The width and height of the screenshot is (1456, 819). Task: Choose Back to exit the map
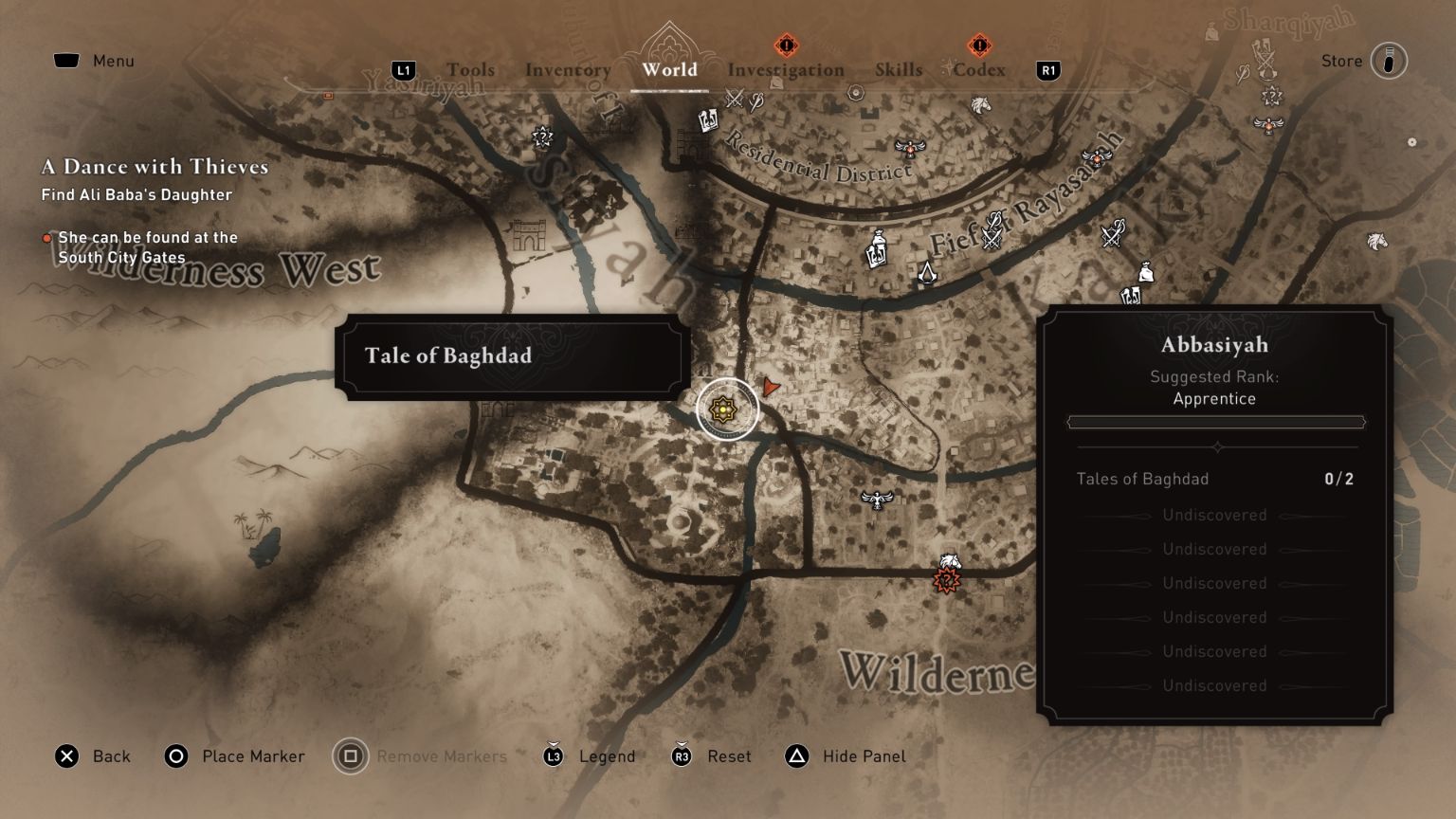point(93,756)
